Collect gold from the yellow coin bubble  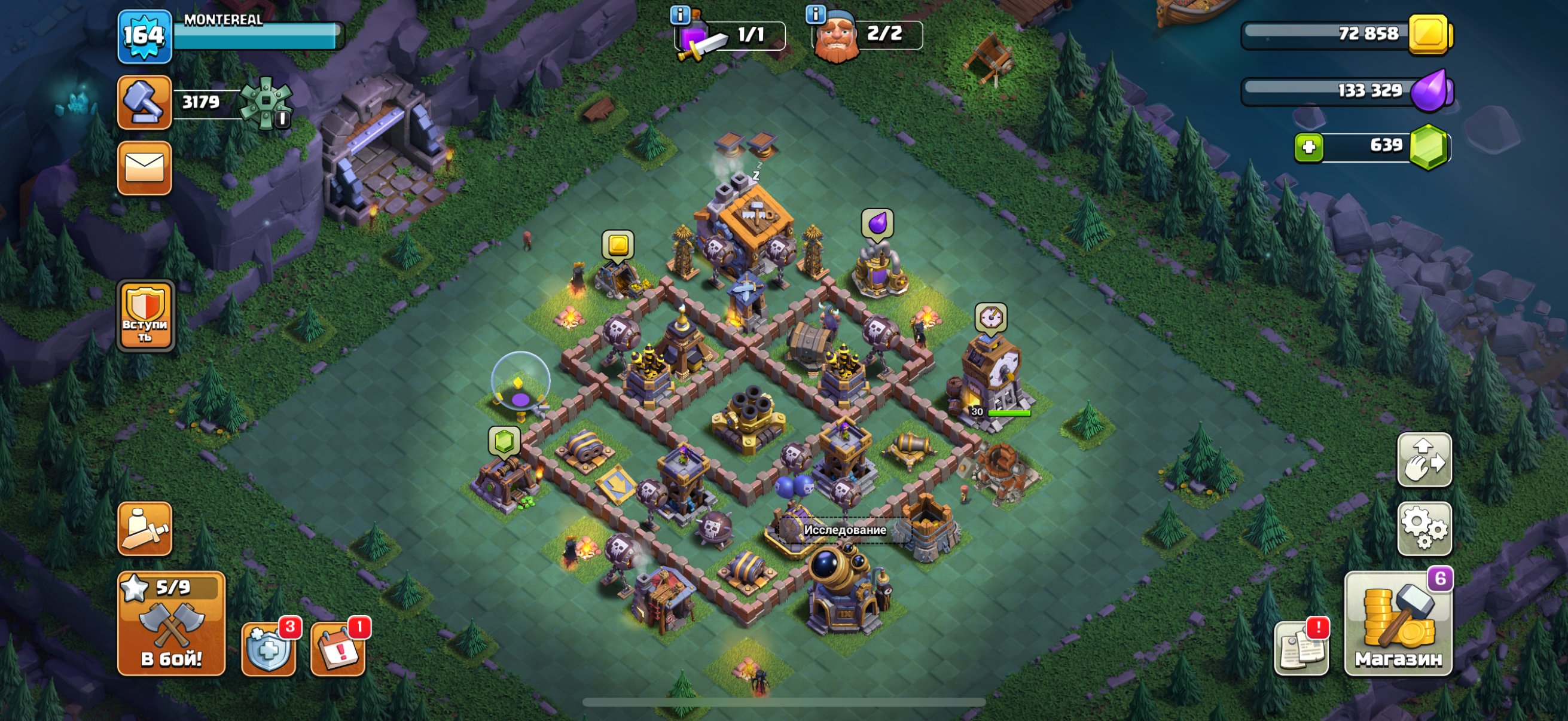pyautogui.click(x=618, y=245)
